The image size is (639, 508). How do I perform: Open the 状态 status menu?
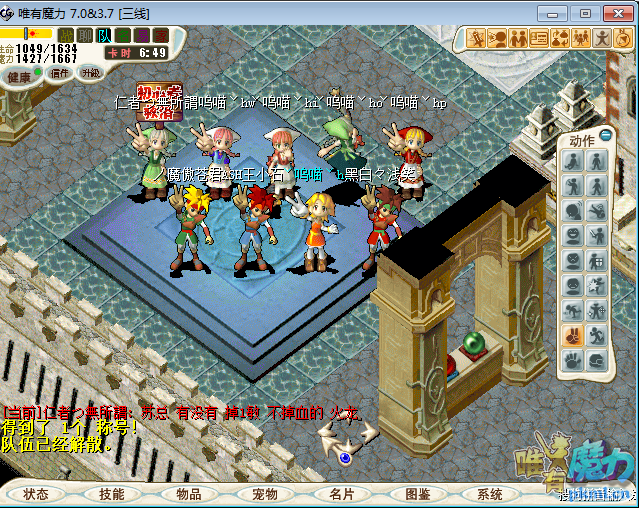coord(37,494)
